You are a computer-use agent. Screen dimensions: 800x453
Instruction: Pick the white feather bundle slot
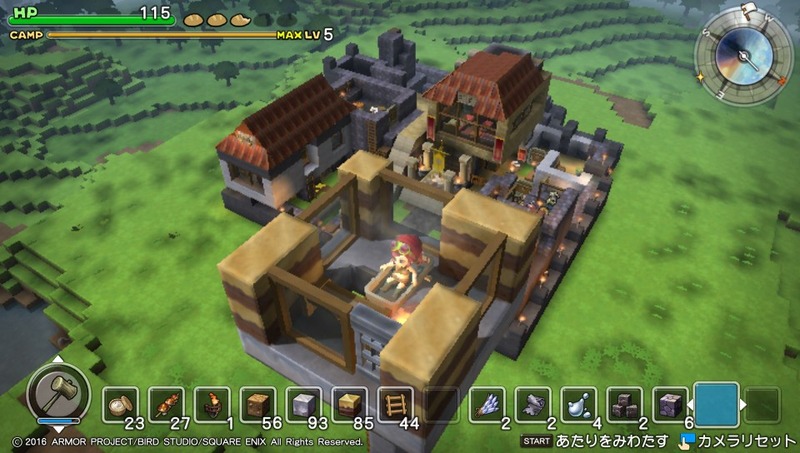point(487,405)
